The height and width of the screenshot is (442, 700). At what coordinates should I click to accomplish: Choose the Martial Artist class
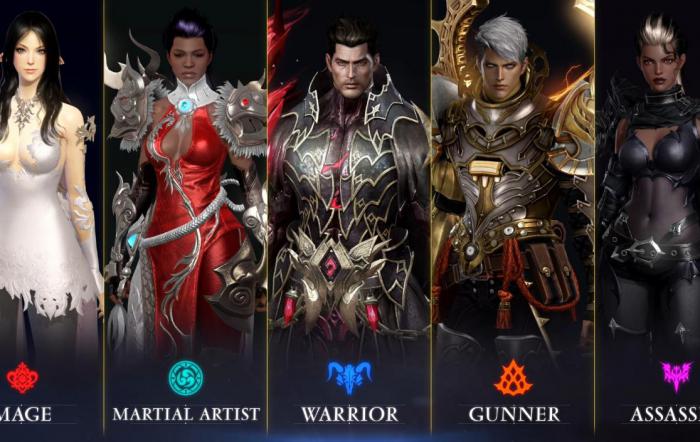pyautogui.click(x=185, y=200)
